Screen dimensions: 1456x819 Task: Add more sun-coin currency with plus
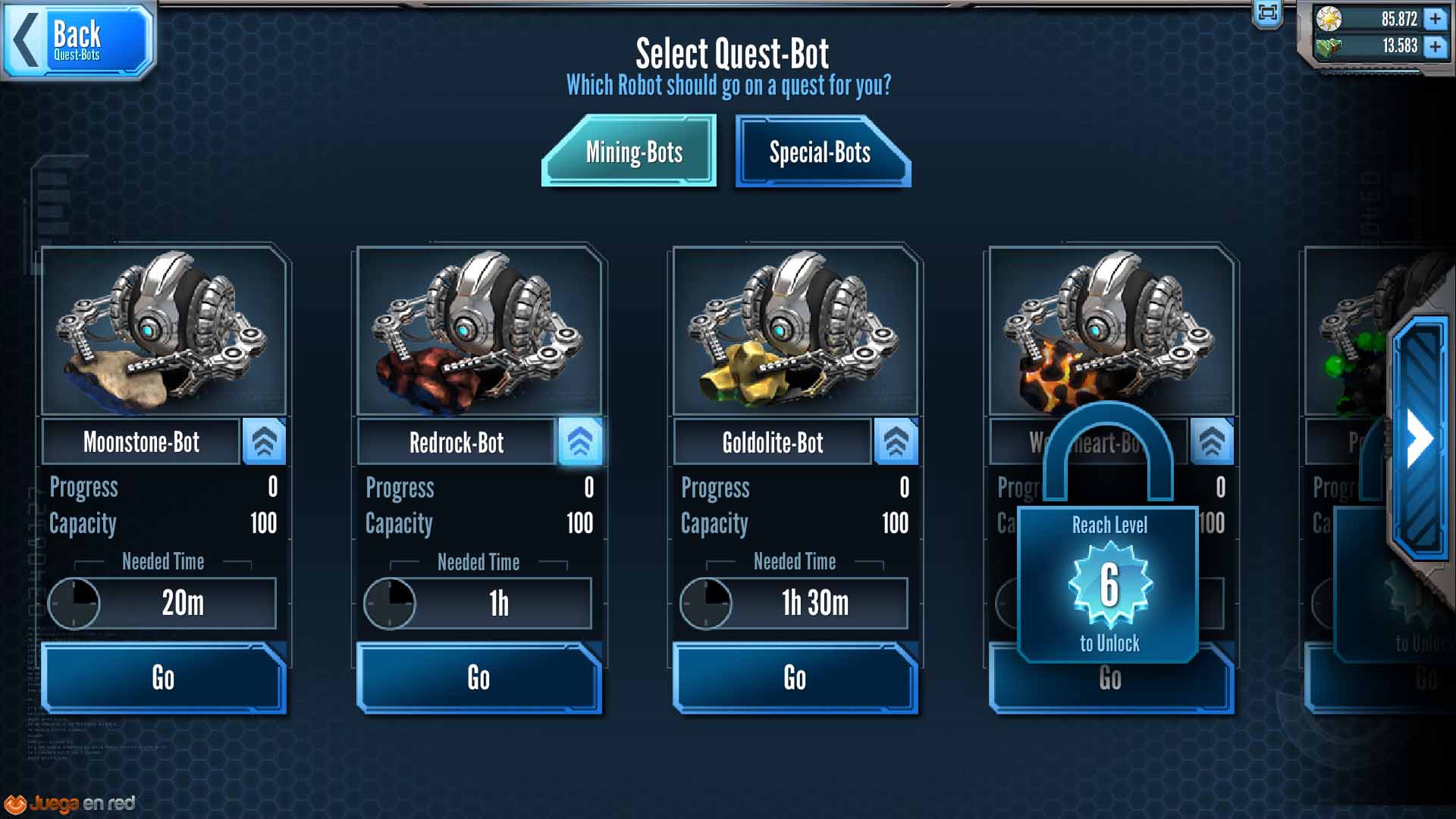click(x=1435, y=18)
